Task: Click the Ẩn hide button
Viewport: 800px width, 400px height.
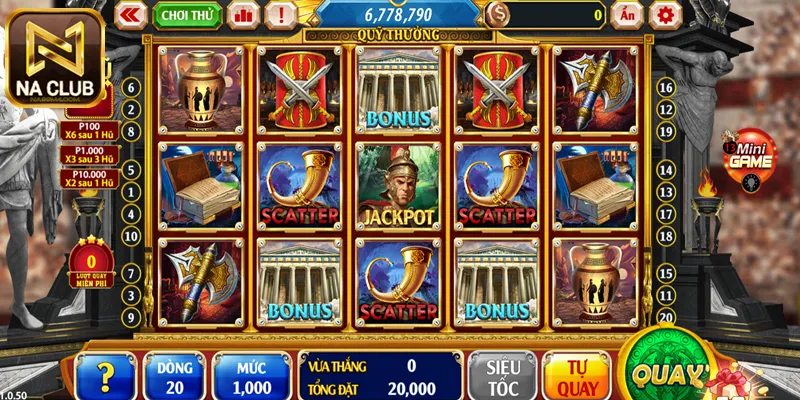Action: point(626,14)
